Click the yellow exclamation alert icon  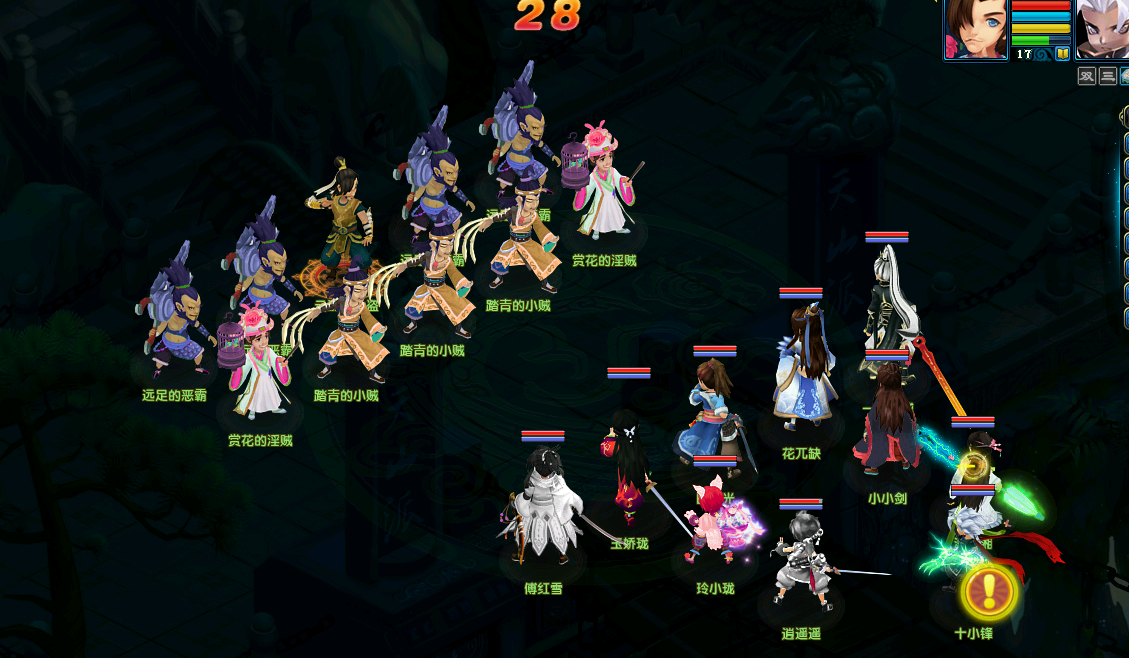click(989, 592)
